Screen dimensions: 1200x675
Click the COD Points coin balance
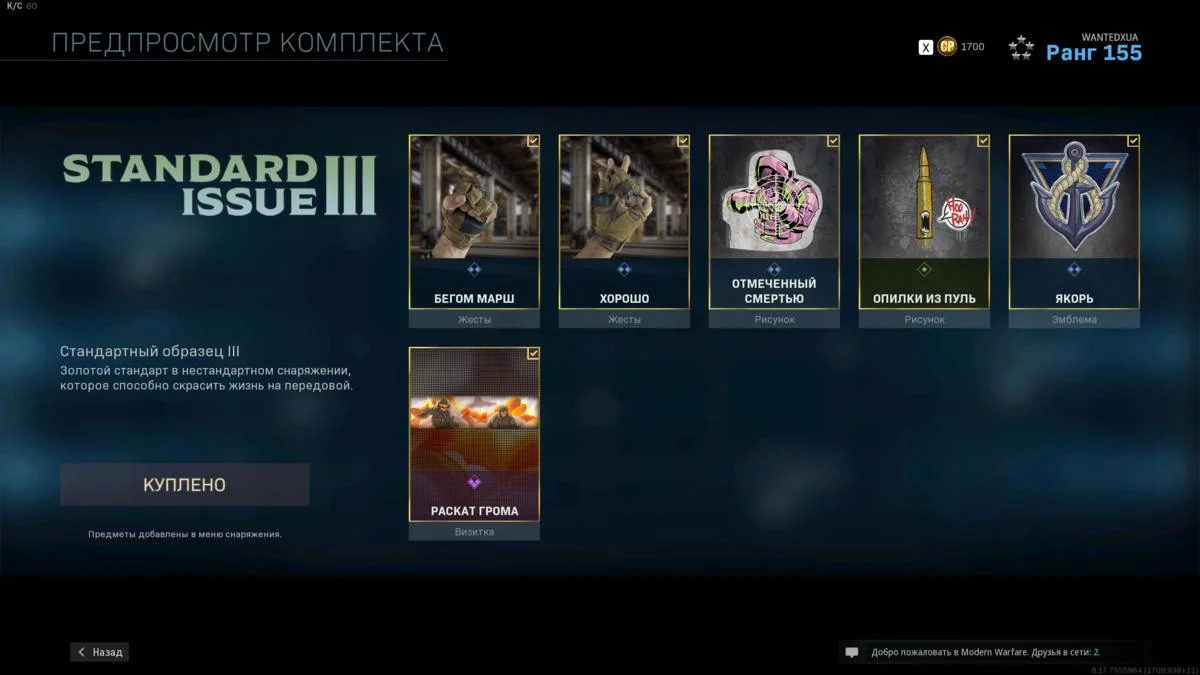947,47
